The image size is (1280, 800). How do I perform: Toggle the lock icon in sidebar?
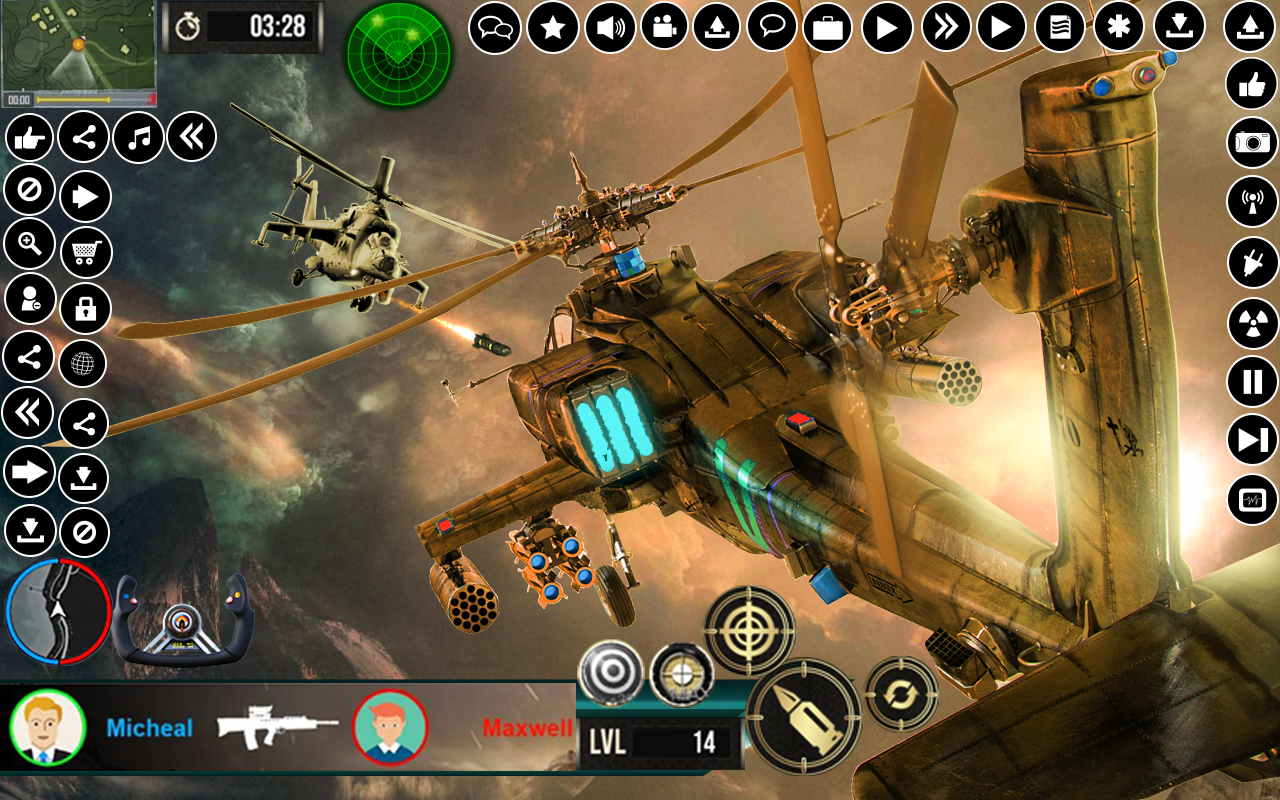tap(84, 308)
